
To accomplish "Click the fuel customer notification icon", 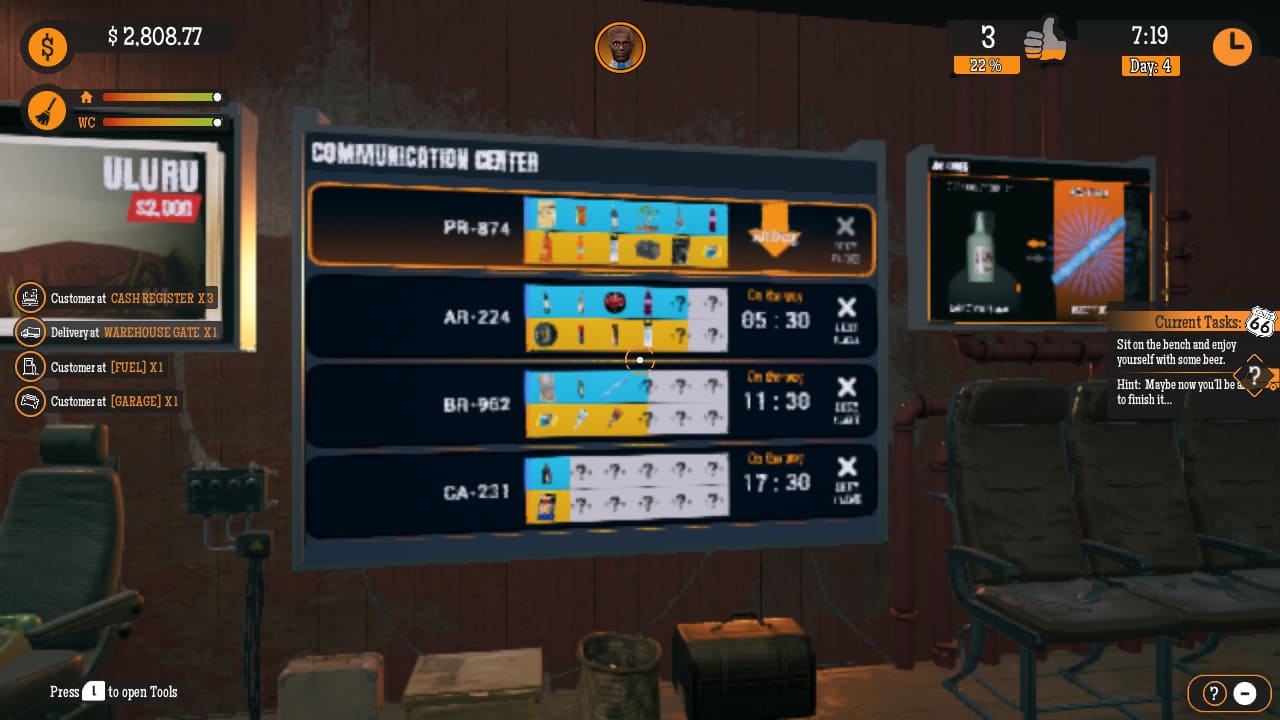I will point(31,367).
